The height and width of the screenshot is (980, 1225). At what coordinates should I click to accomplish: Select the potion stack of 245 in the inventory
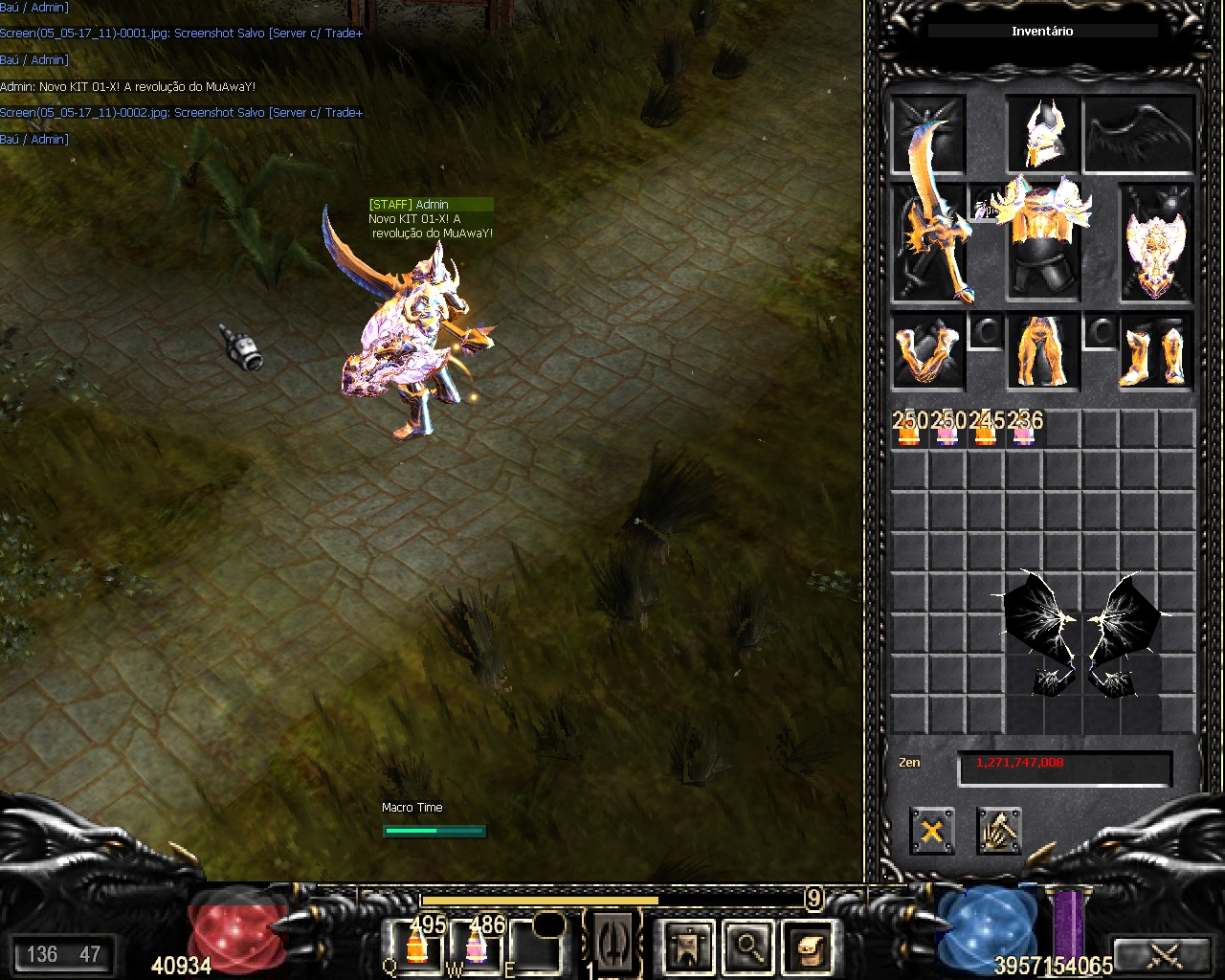[985, 430]
